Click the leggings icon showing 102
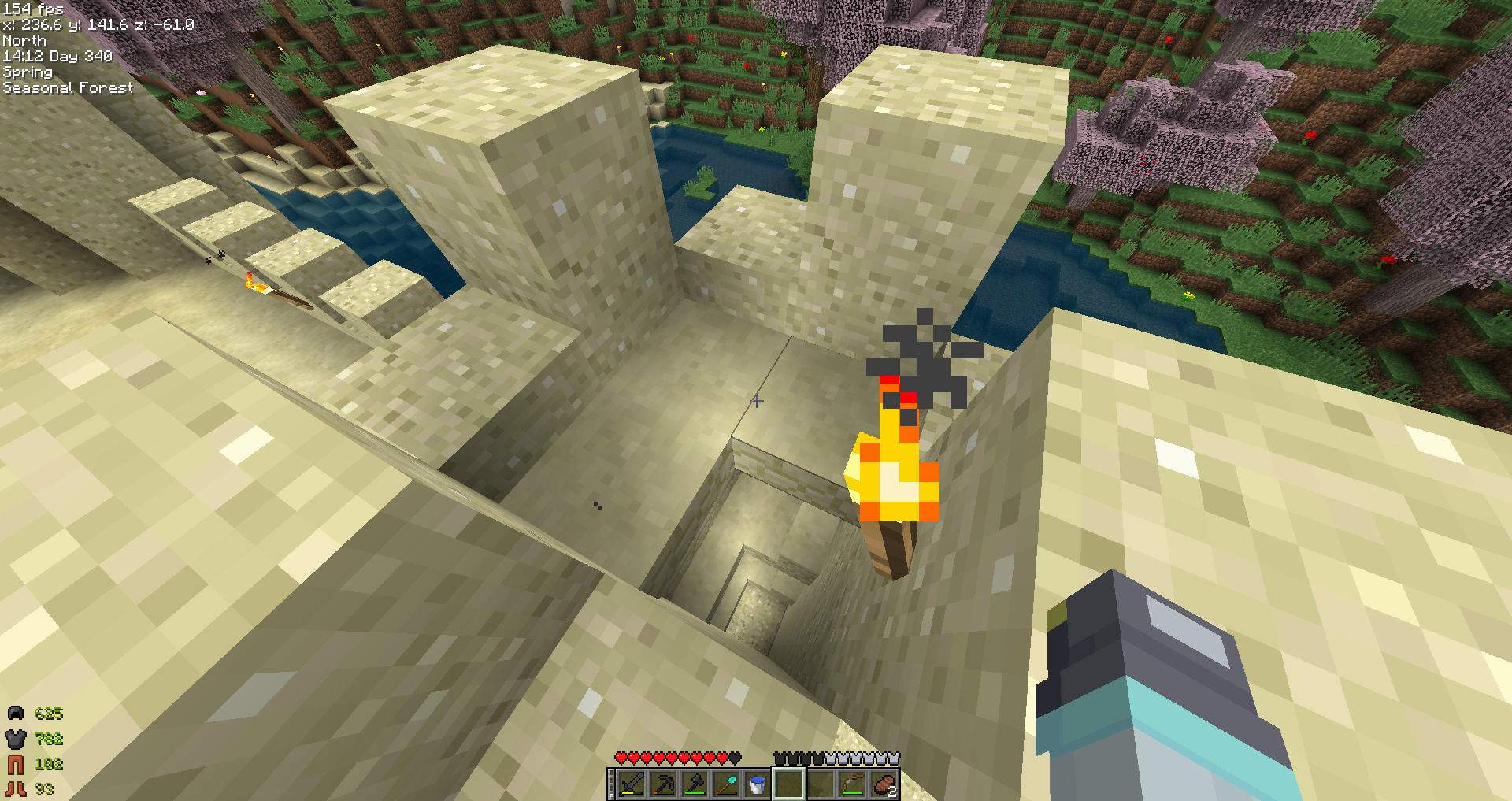Viewport: 1512px width, 801px height. click(x=14, y=763)
